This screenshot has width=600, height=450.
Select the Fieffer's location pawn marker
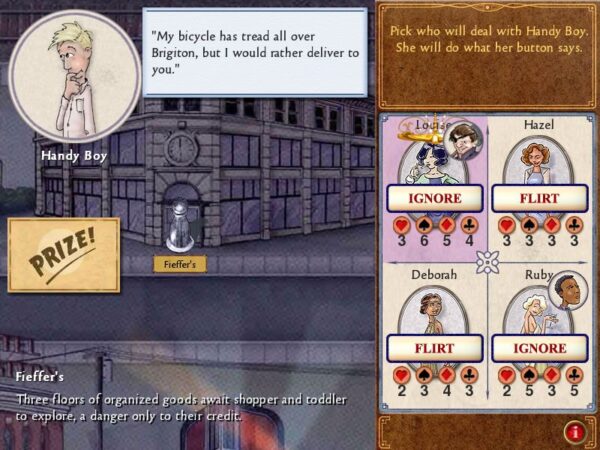click(x=180, y=226)
